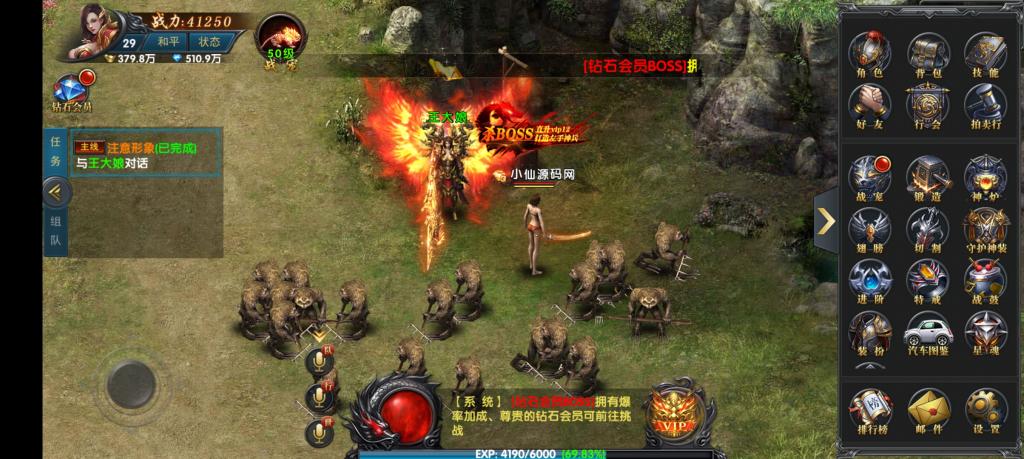Open the 拍卖行 auction house
This screenshot has height=459, width=1024.
pyautogui.click(x=985, y=105)
